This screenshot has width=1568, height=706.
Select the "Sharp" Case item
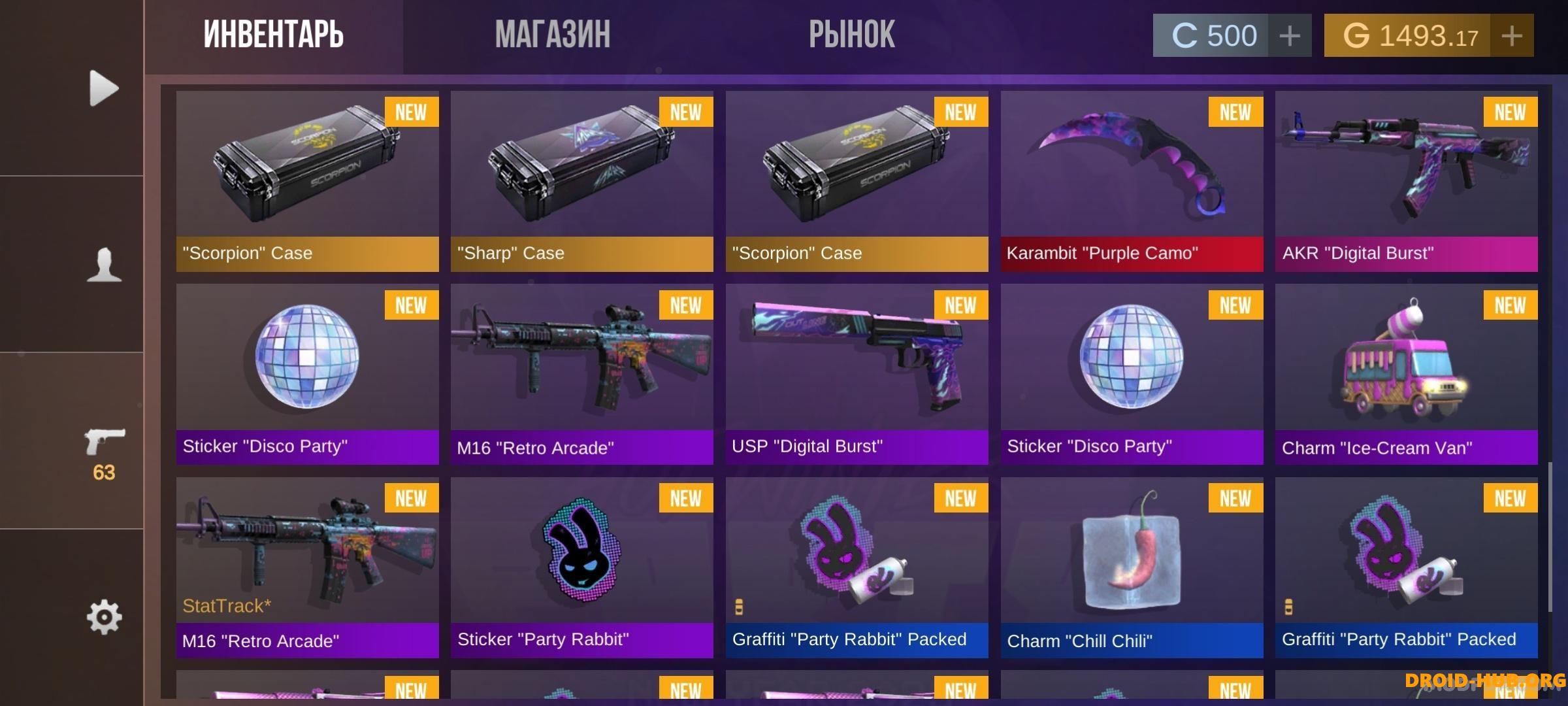(x=581, y=181)
